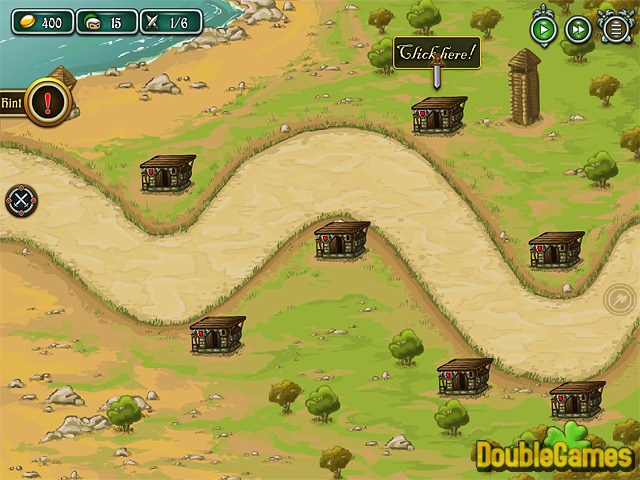Open the Hint exclamation button

[x=47, y=102]
